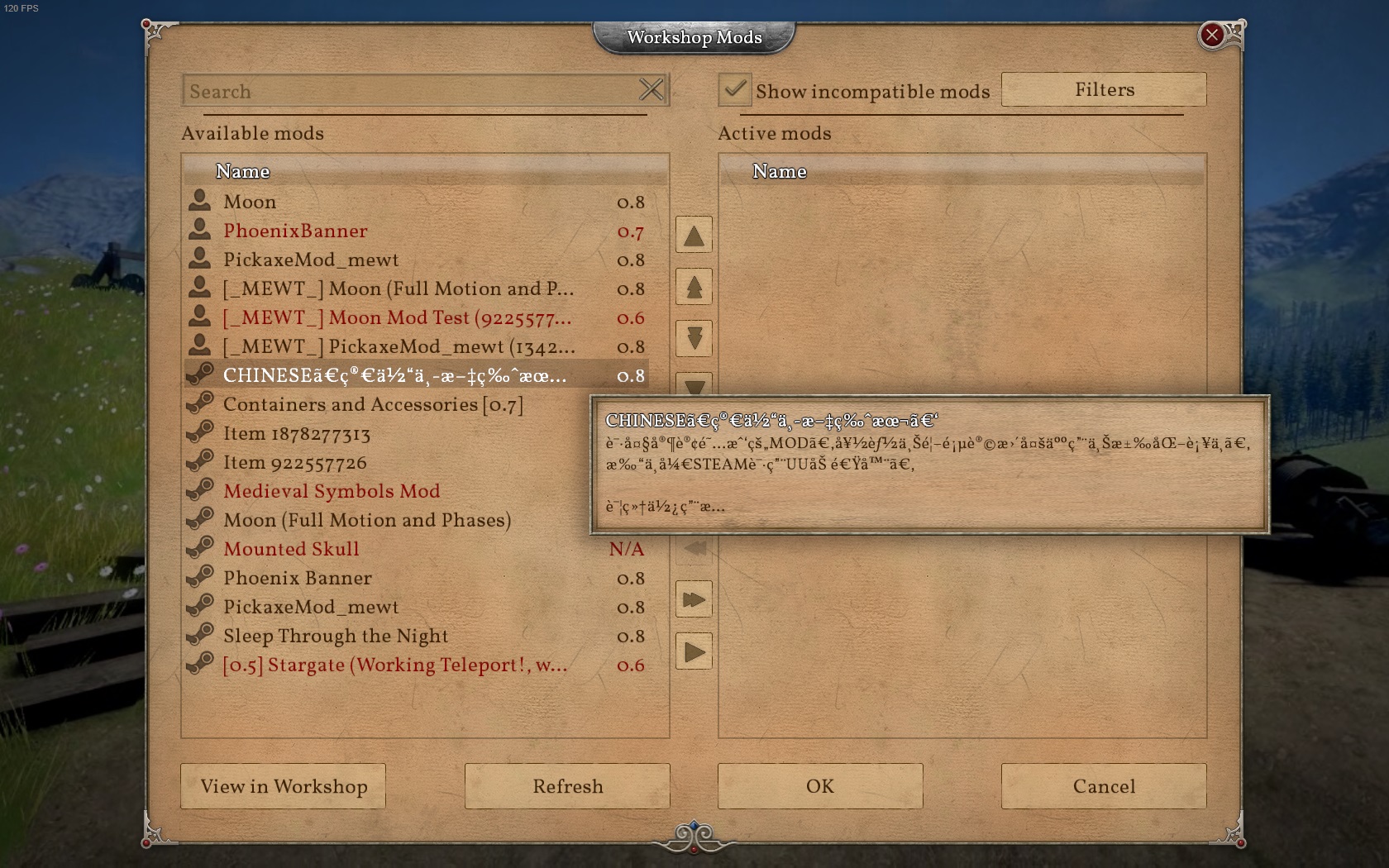
Task: Refresh the mod list
Action: 567,786
